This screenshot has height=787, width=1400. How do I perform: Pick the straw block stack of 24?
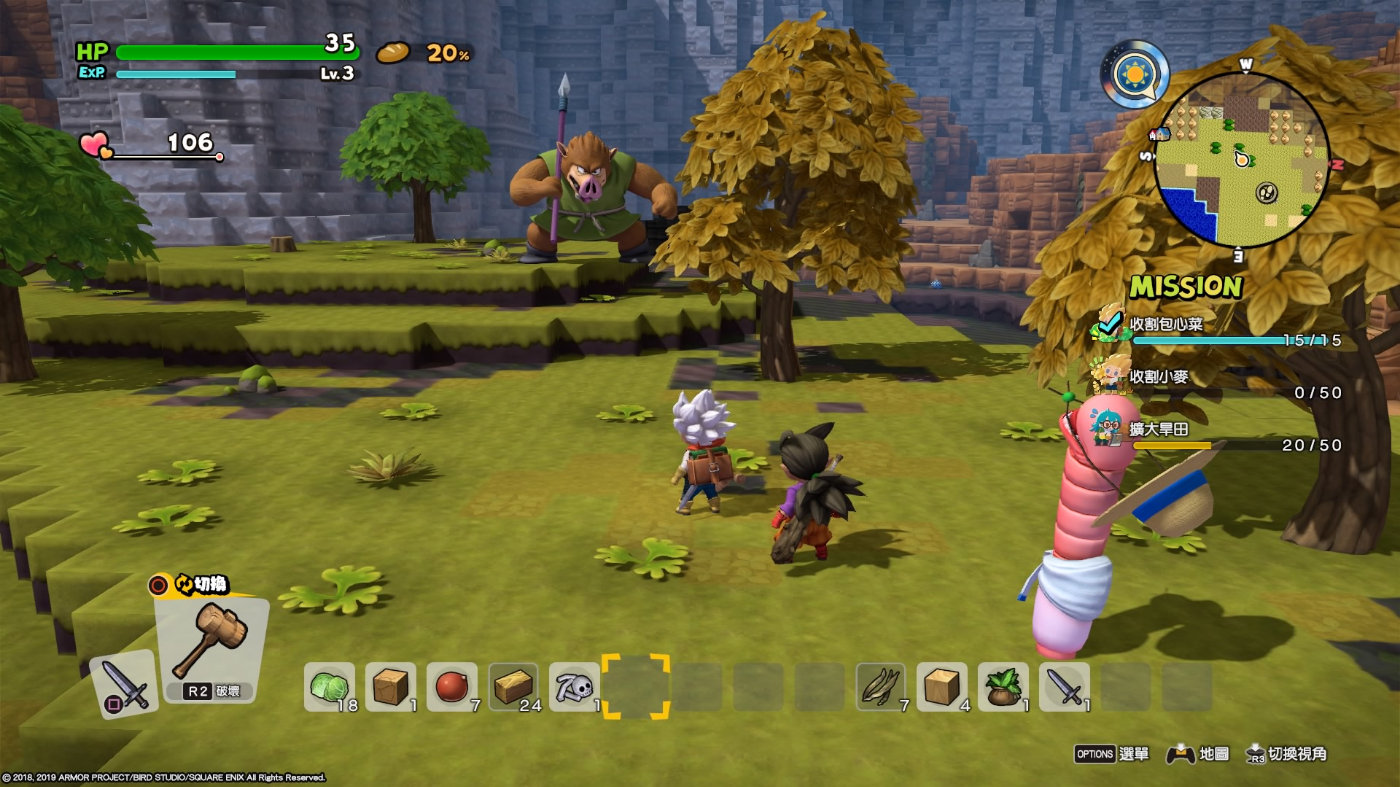coord(513,687)
